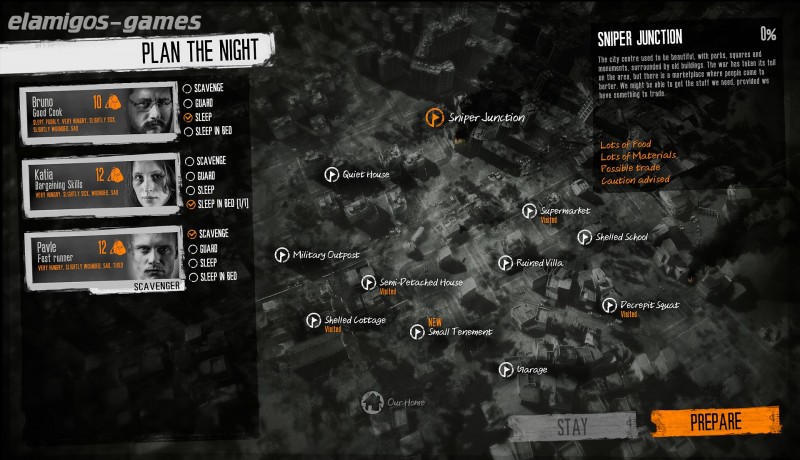Assign Bruno to Guard duty
Viewport: 800px width, 460px height.
pyautogui.click(x=188, y=102)
